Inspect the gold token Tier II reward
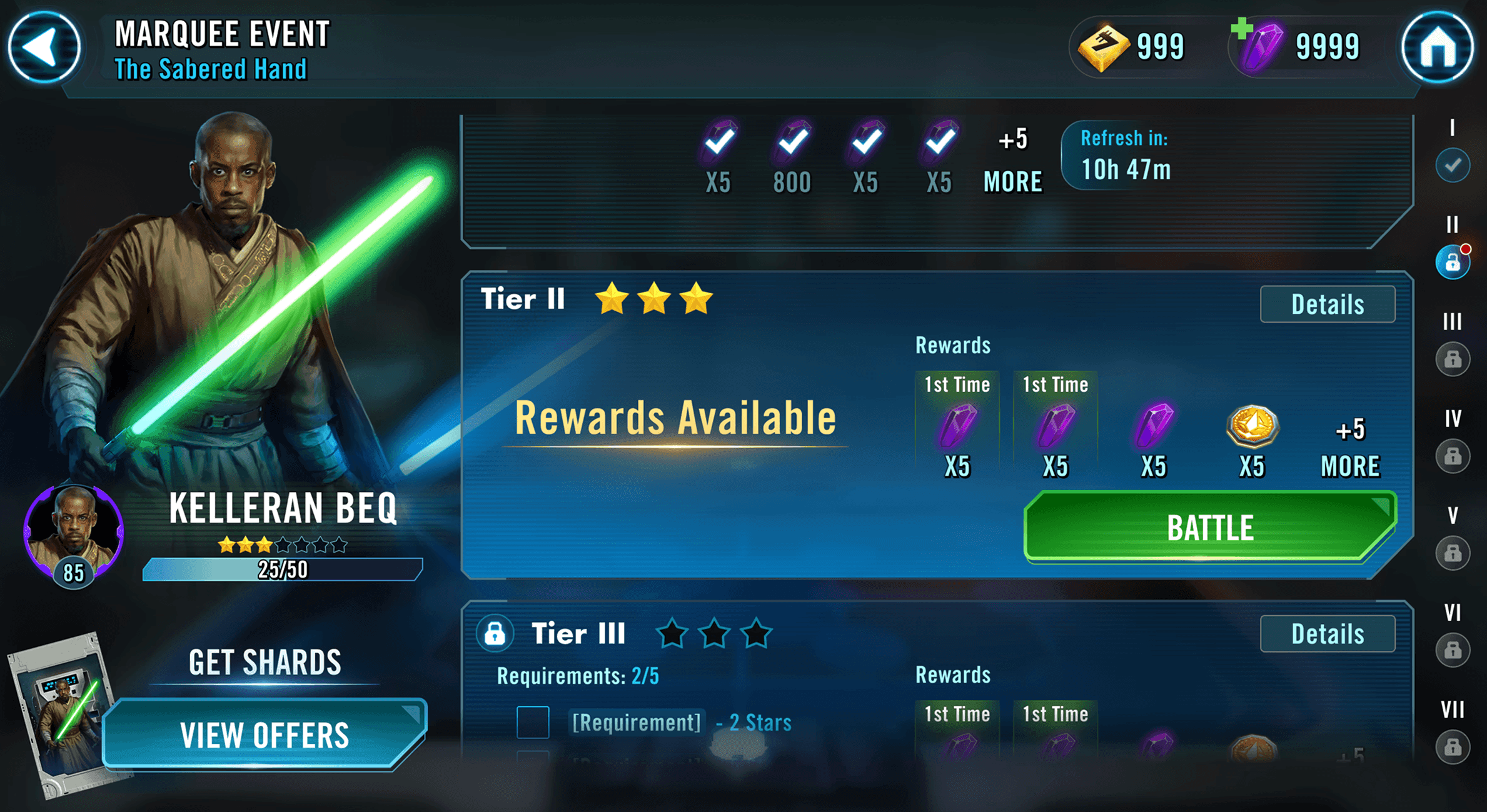The width and height of the screenshot is (1487, 812). click(x=1252, y=428)
